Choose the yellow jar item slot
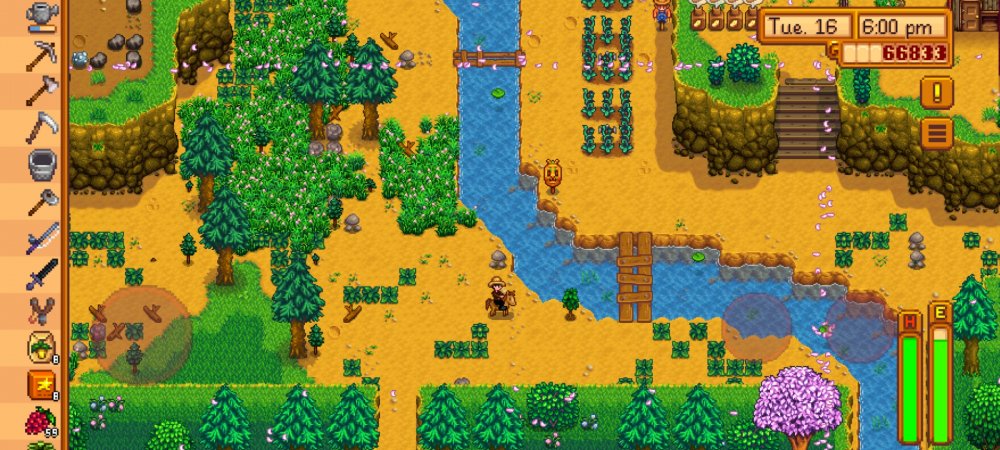 (x=42, y=347)
